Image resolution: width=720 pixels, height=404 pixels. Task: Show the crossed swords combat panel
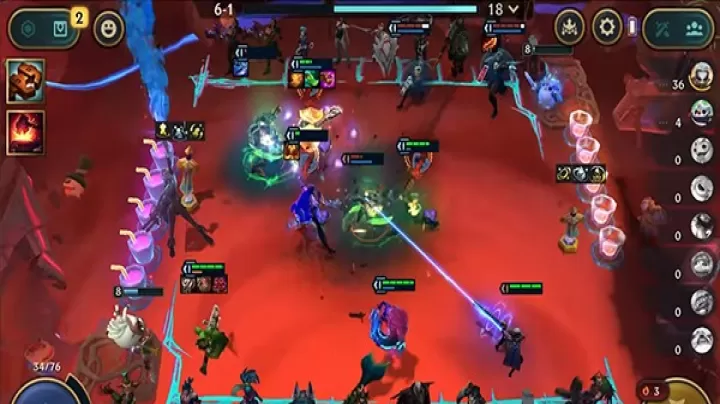pyautogui.click(x=662, y=29)
